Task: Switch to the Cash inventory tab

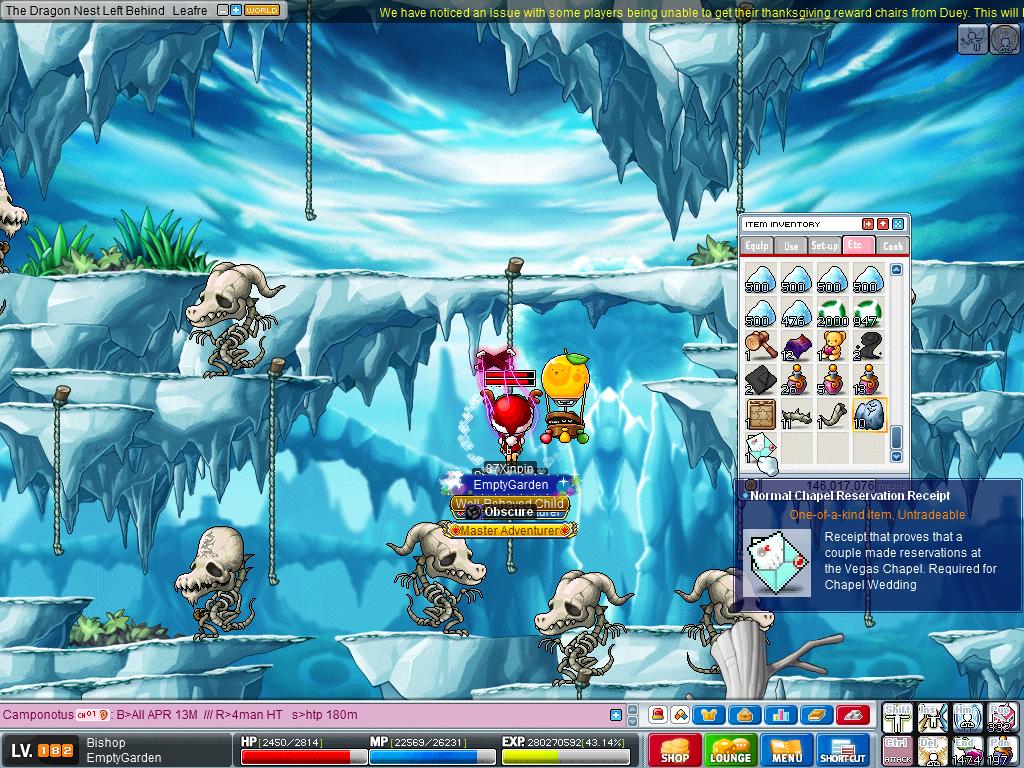Action: 892,245
